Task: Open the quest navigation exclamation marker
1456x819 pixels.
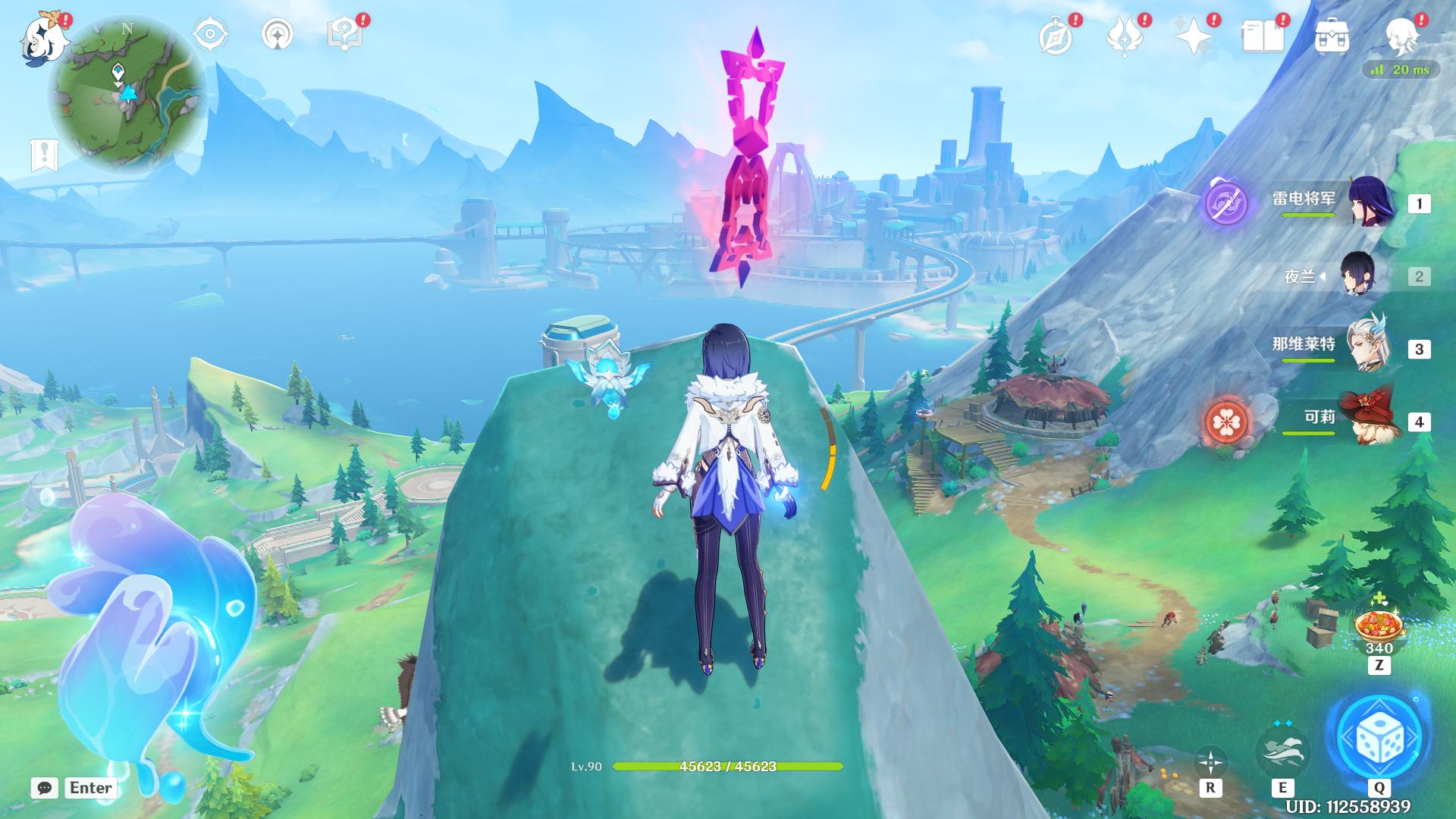Action: pyautogui.click(x=44, y=155)
